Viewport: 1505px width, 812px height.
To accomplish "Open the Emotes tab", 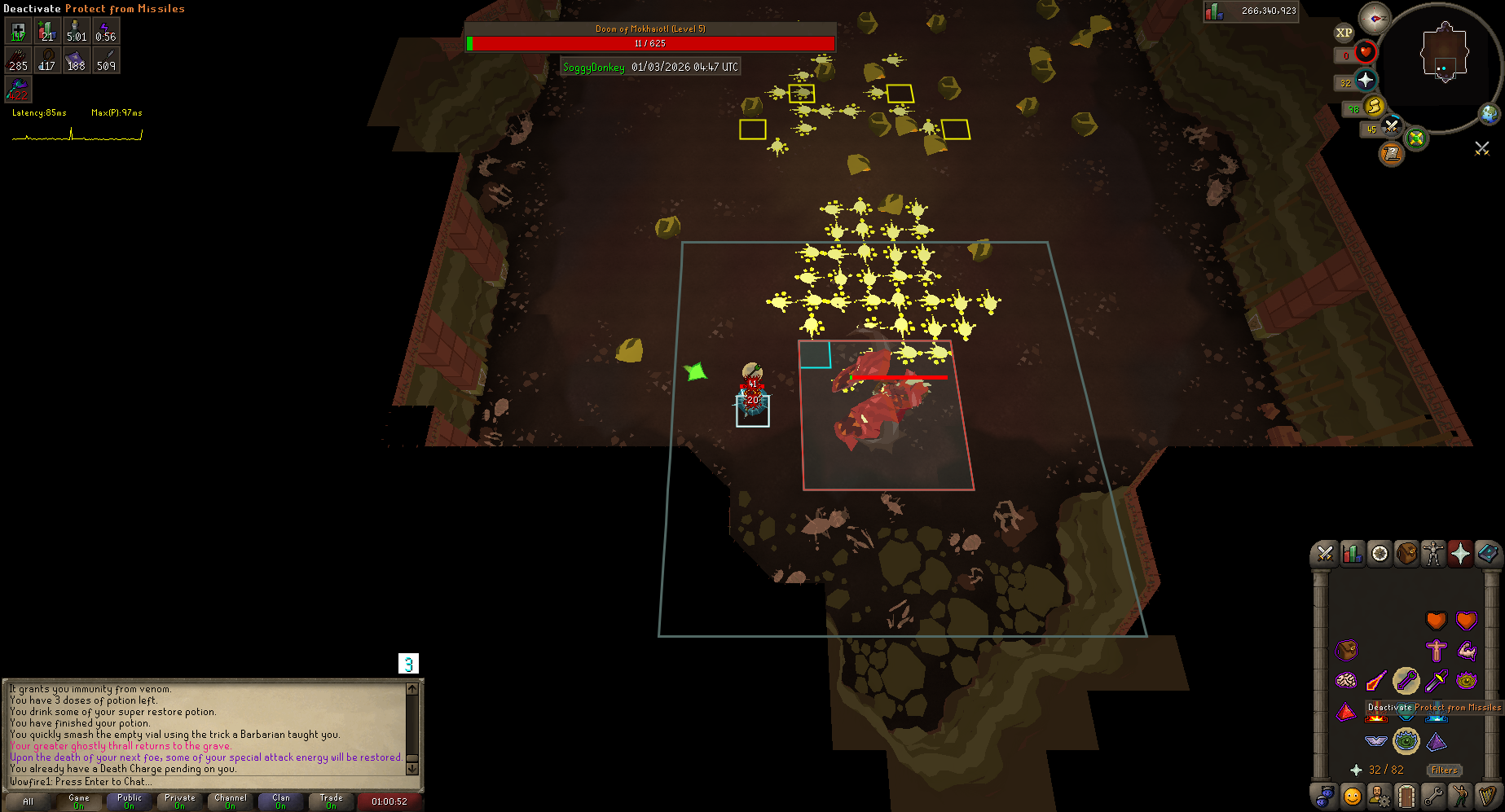I will pyautogui.click(x=1460, y=795).
